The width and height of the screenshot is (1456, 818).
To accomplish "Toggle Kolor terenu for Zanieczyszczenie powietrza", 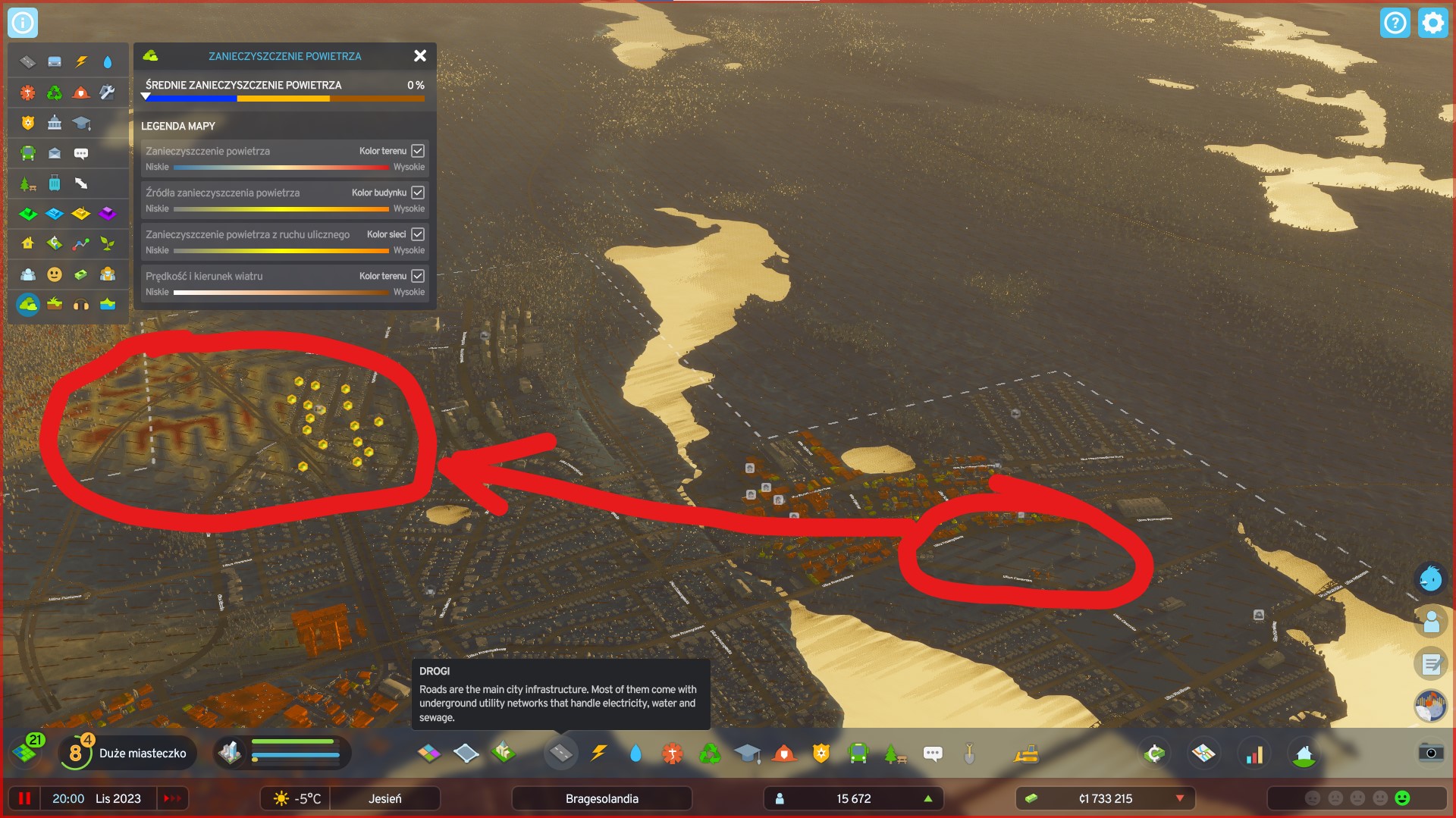I will 418,151.
